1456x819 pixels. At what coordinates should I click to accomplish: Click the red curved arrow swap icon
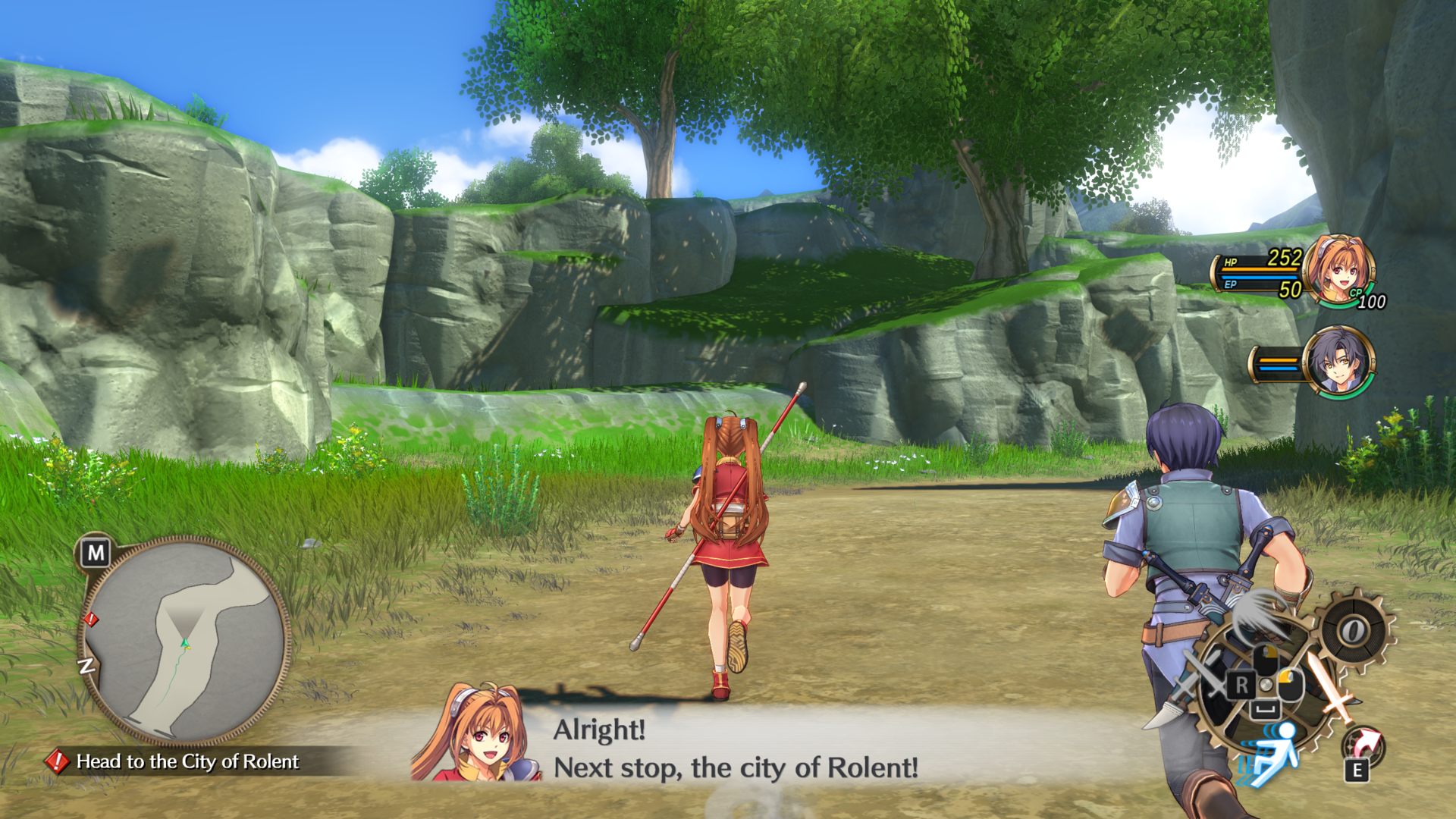(1367, 743)
